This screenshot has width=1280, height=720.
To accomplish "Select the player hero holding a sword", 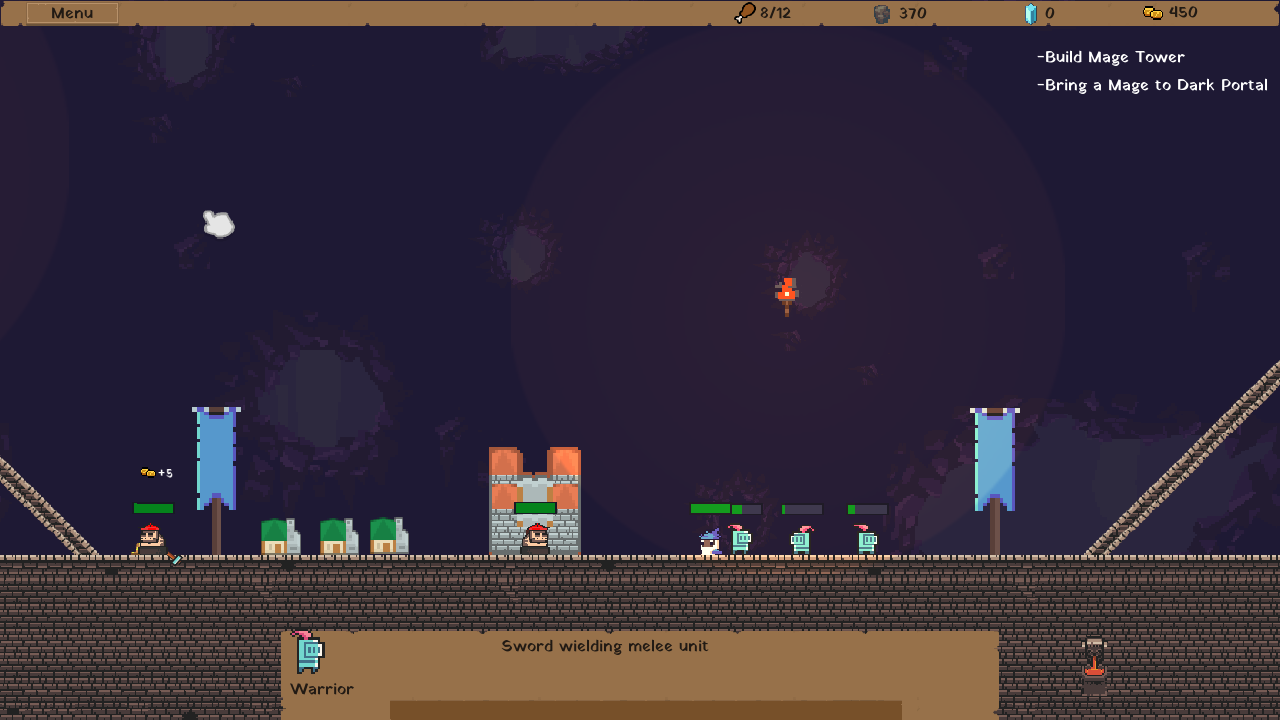I will 148,538.
